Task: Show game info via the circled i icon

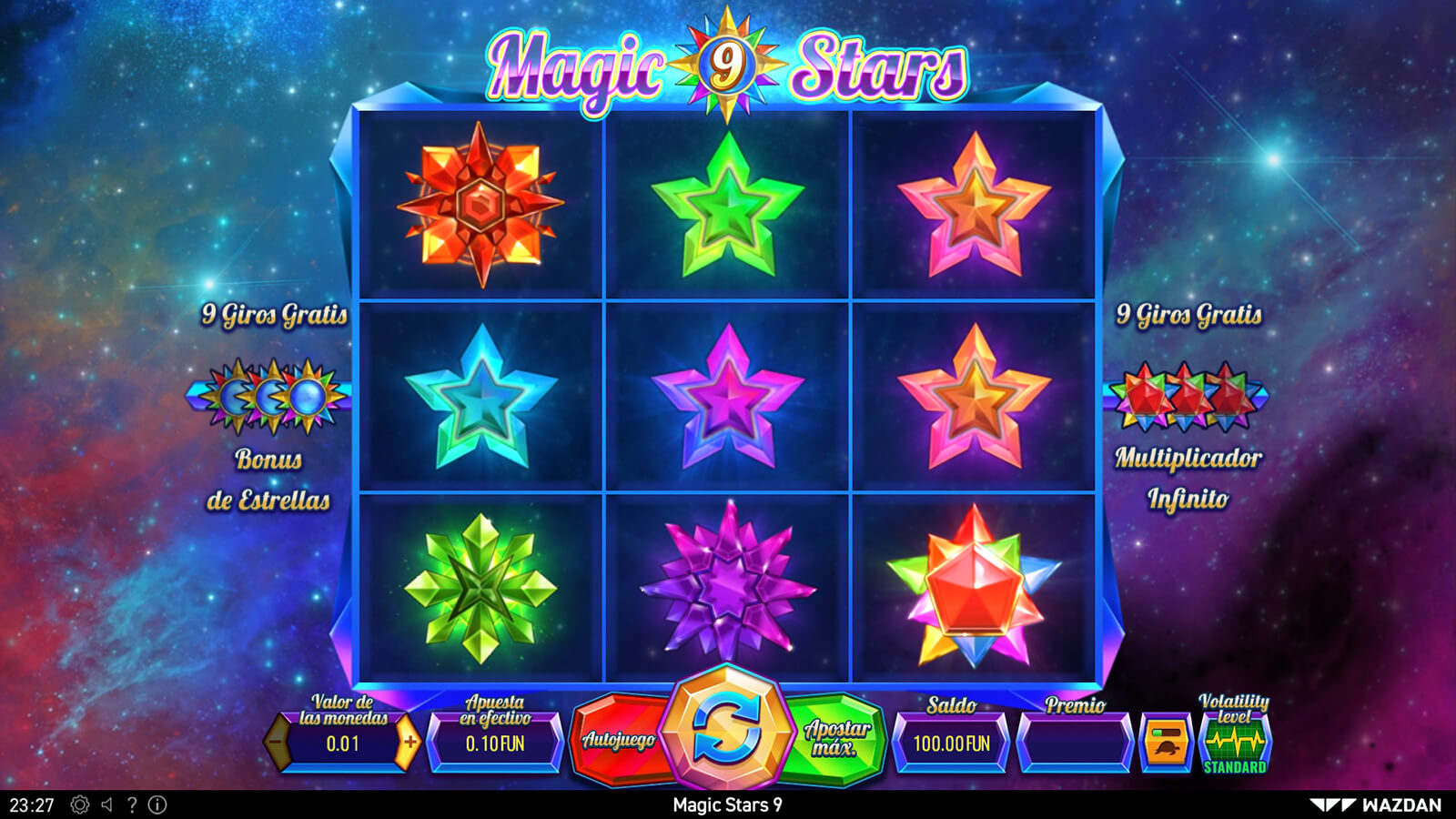Action: 157,805
